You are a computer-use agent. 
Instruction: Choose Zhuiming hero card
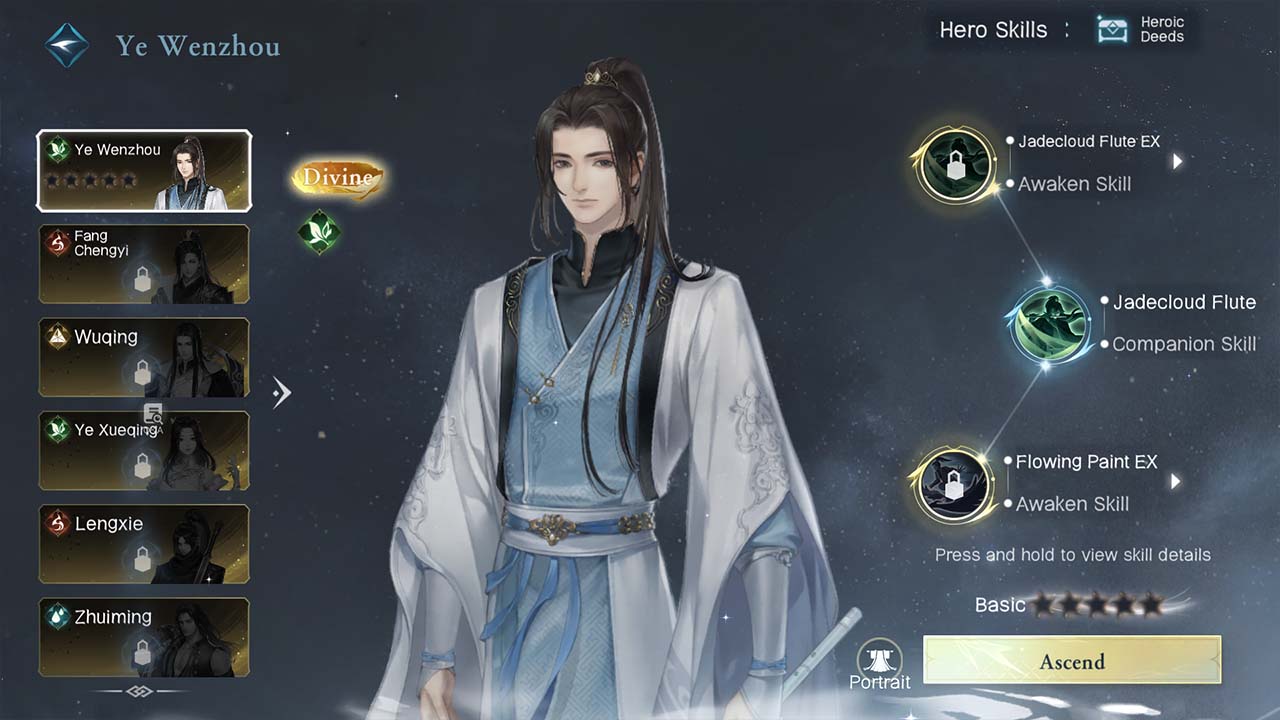coord(144,636)
